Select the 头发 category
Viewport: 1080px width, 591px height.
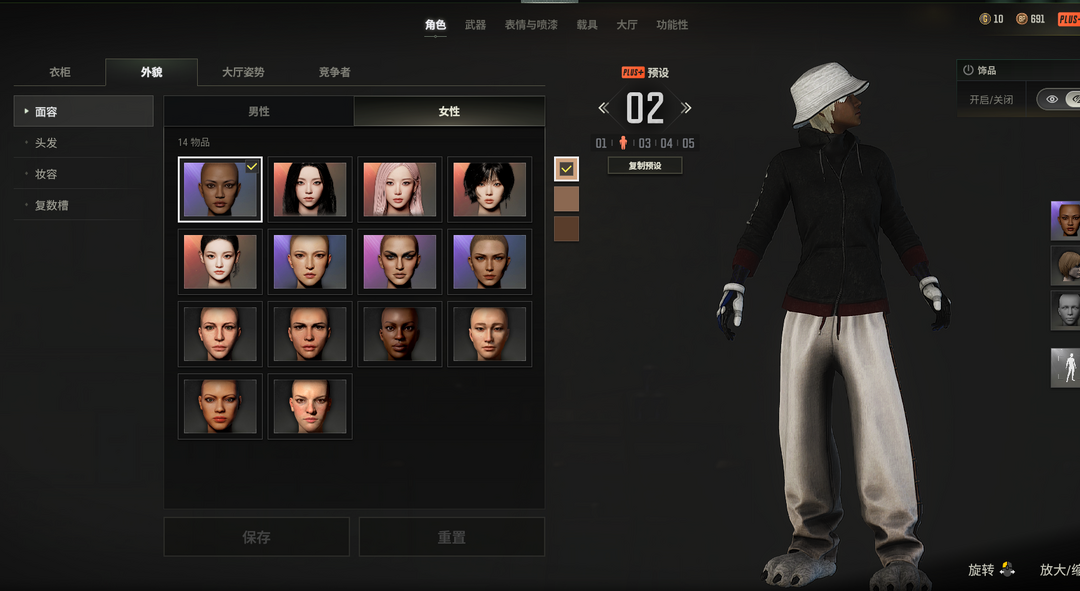(46, 143)
